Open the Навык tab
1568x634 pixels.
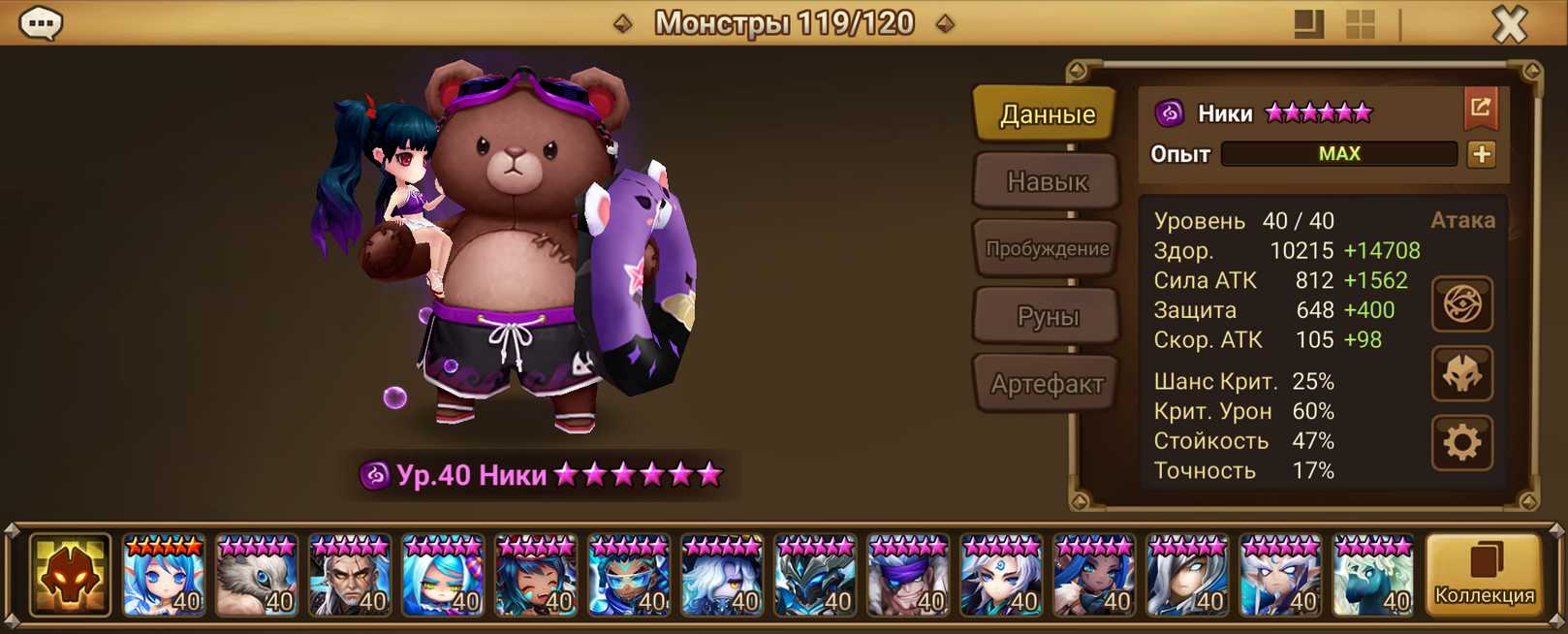click(1047, 181)
